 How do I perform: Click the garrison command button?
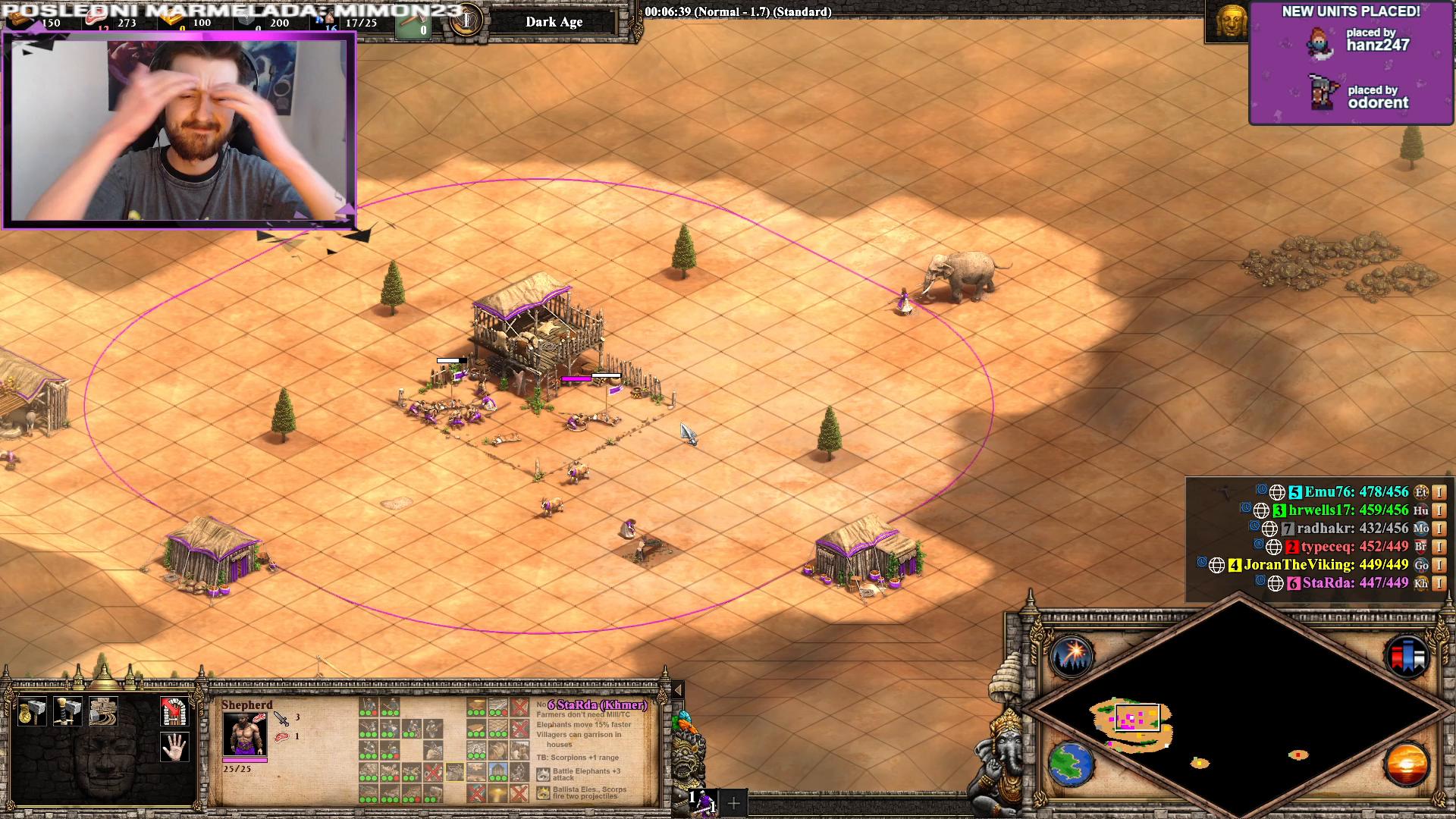174,711
